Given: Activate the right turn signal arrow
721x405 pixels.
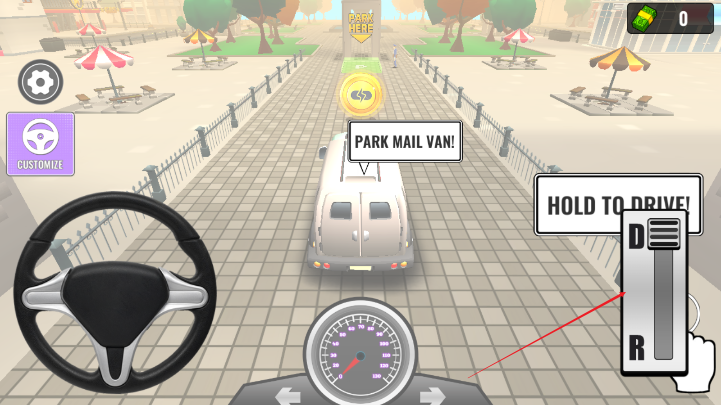Looking at the screenshot, I should tap(432, 394).
